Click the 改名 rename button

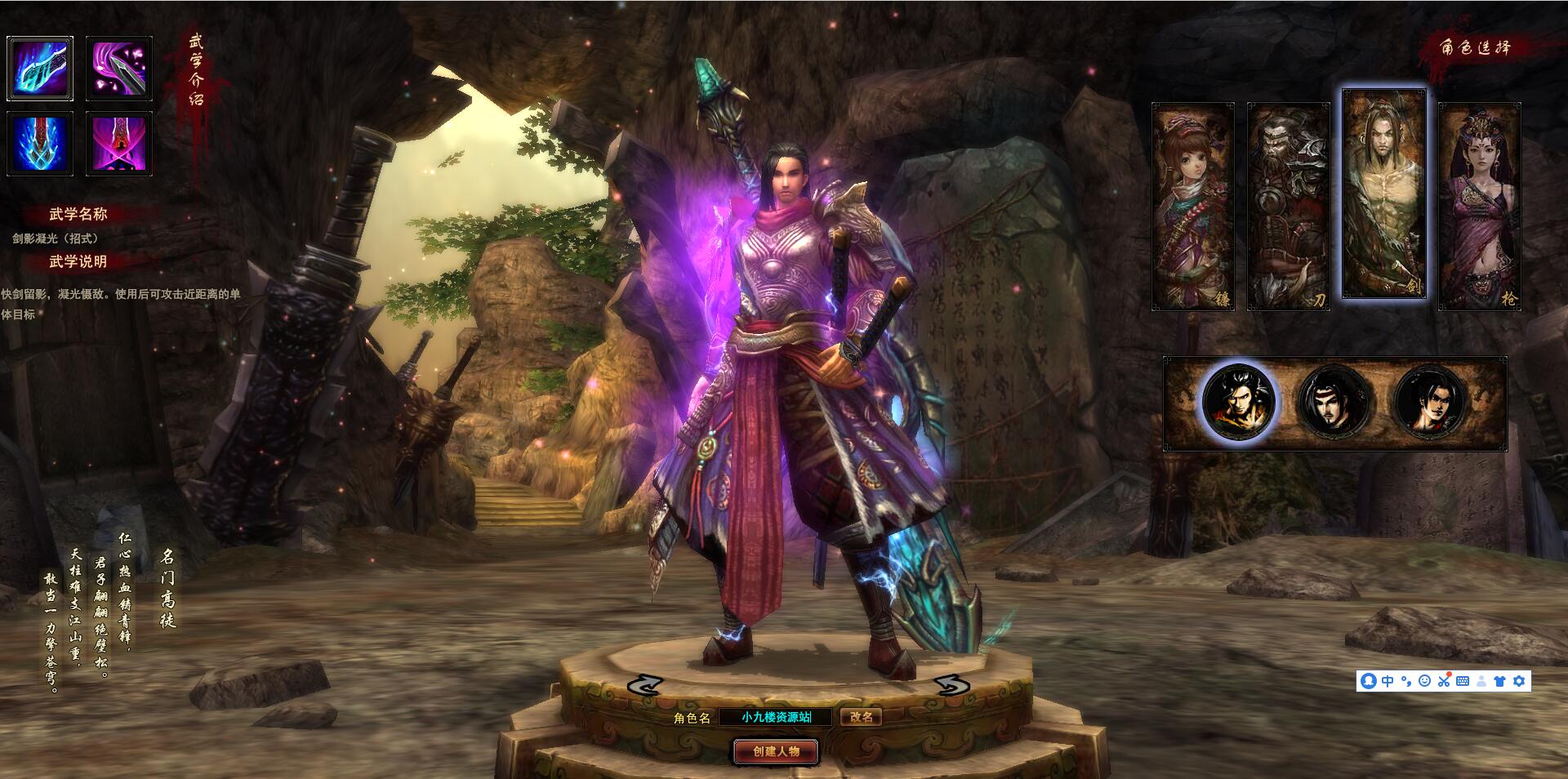coord(861,717)
